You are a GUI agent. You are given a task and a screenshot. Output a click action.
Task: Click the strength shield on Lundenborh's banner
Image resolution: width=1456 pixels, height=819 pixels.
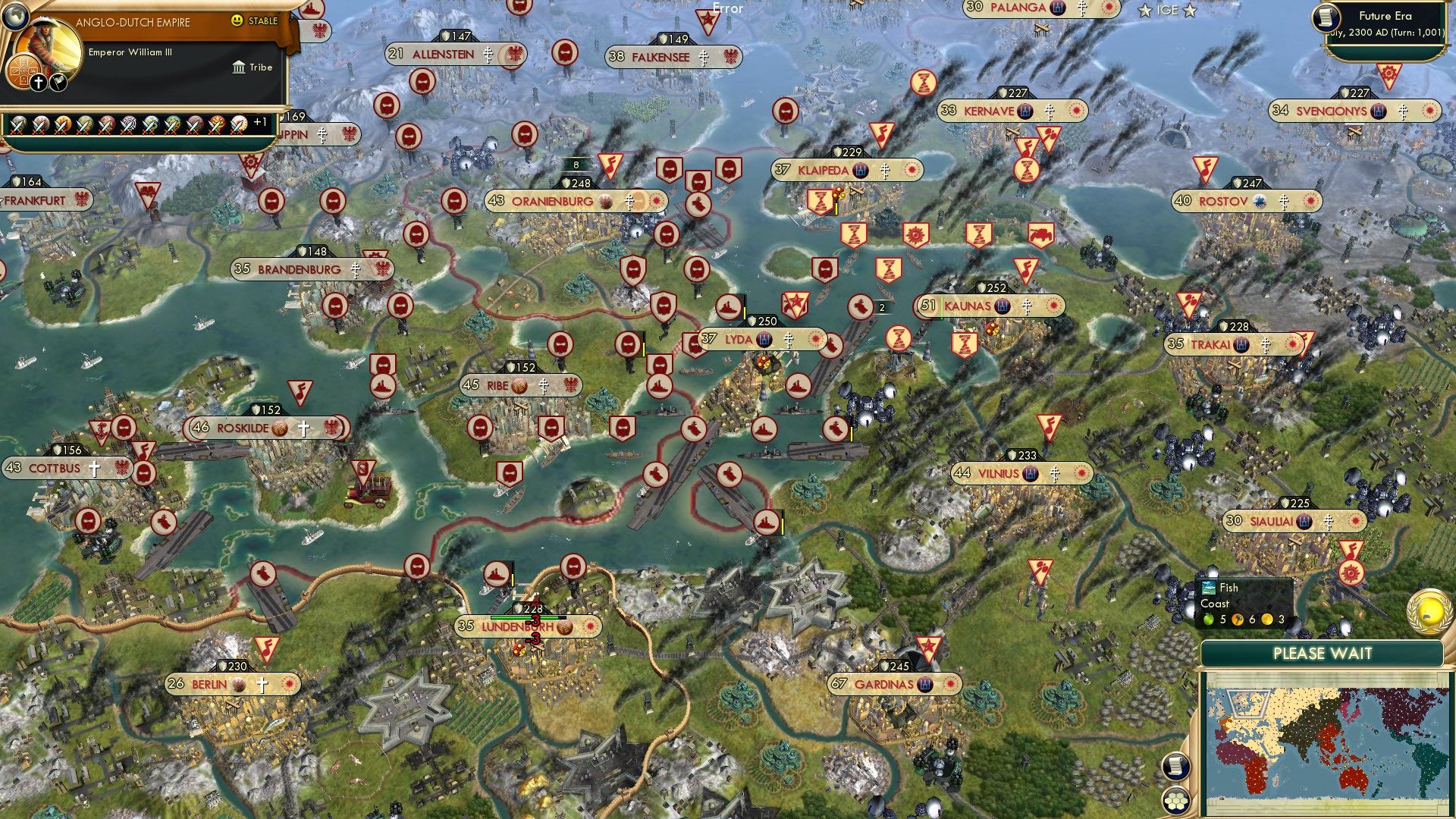519,608
